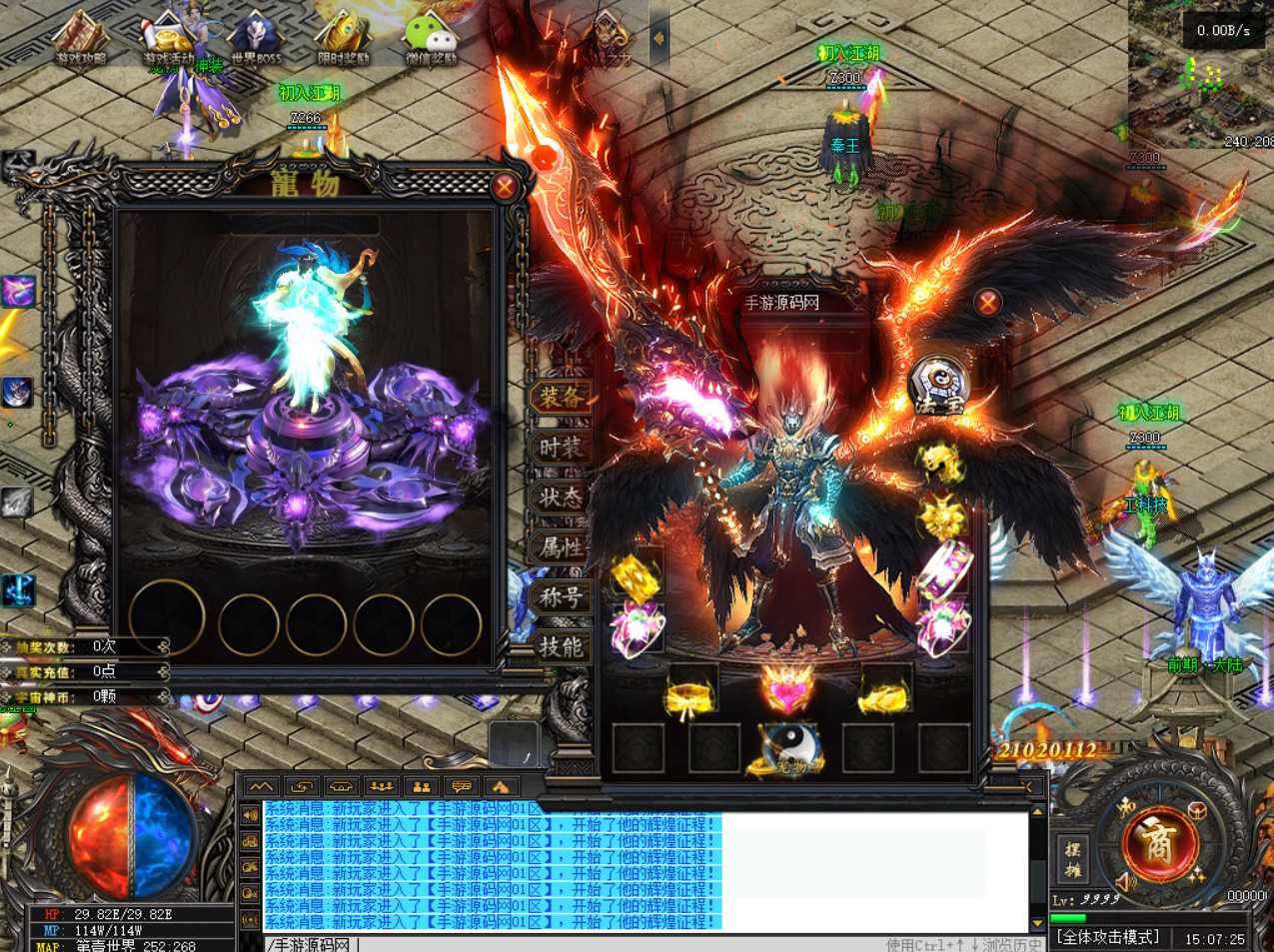Select the yin-yang pet equipment slot
Screen dimensions: 1274x952
coord(788,749)
